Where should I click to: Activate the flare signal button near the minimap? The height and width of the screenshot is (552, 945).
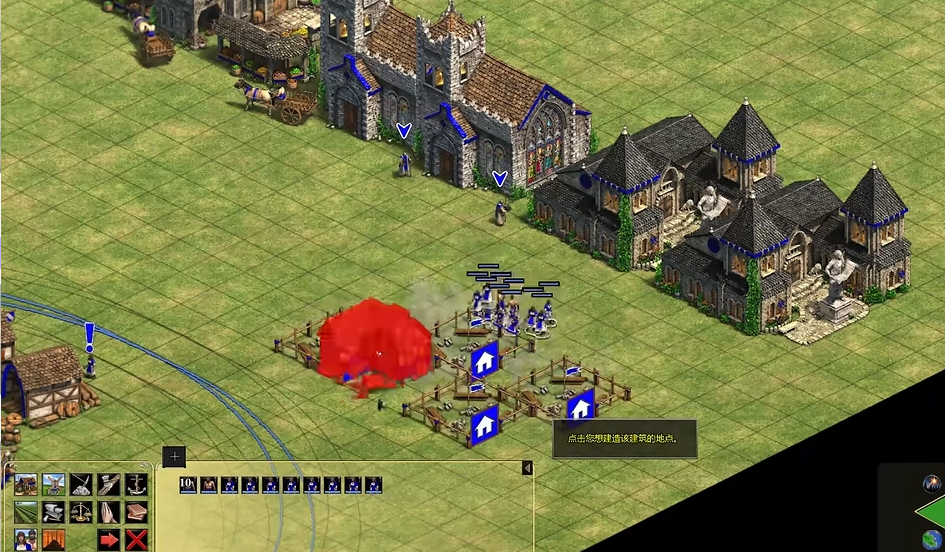pos(933,484)
